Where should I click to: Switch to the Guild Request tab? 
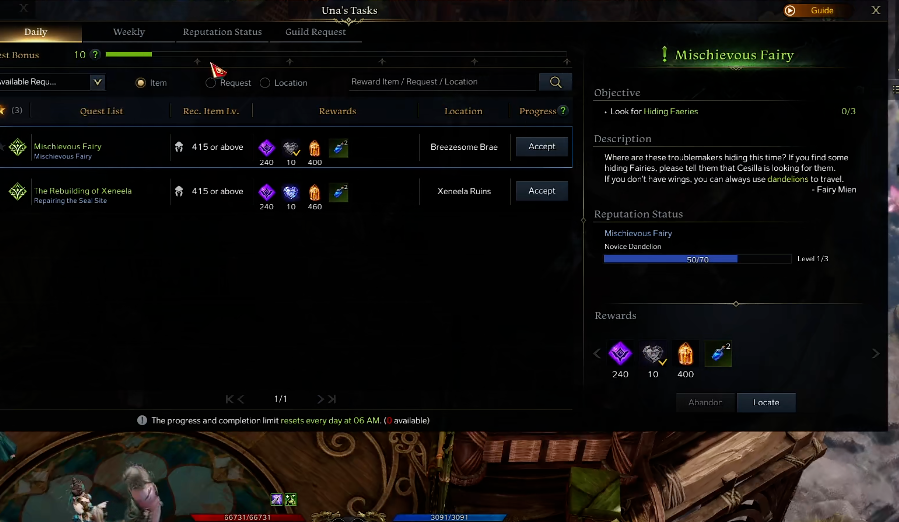click(x=315, y=32)
